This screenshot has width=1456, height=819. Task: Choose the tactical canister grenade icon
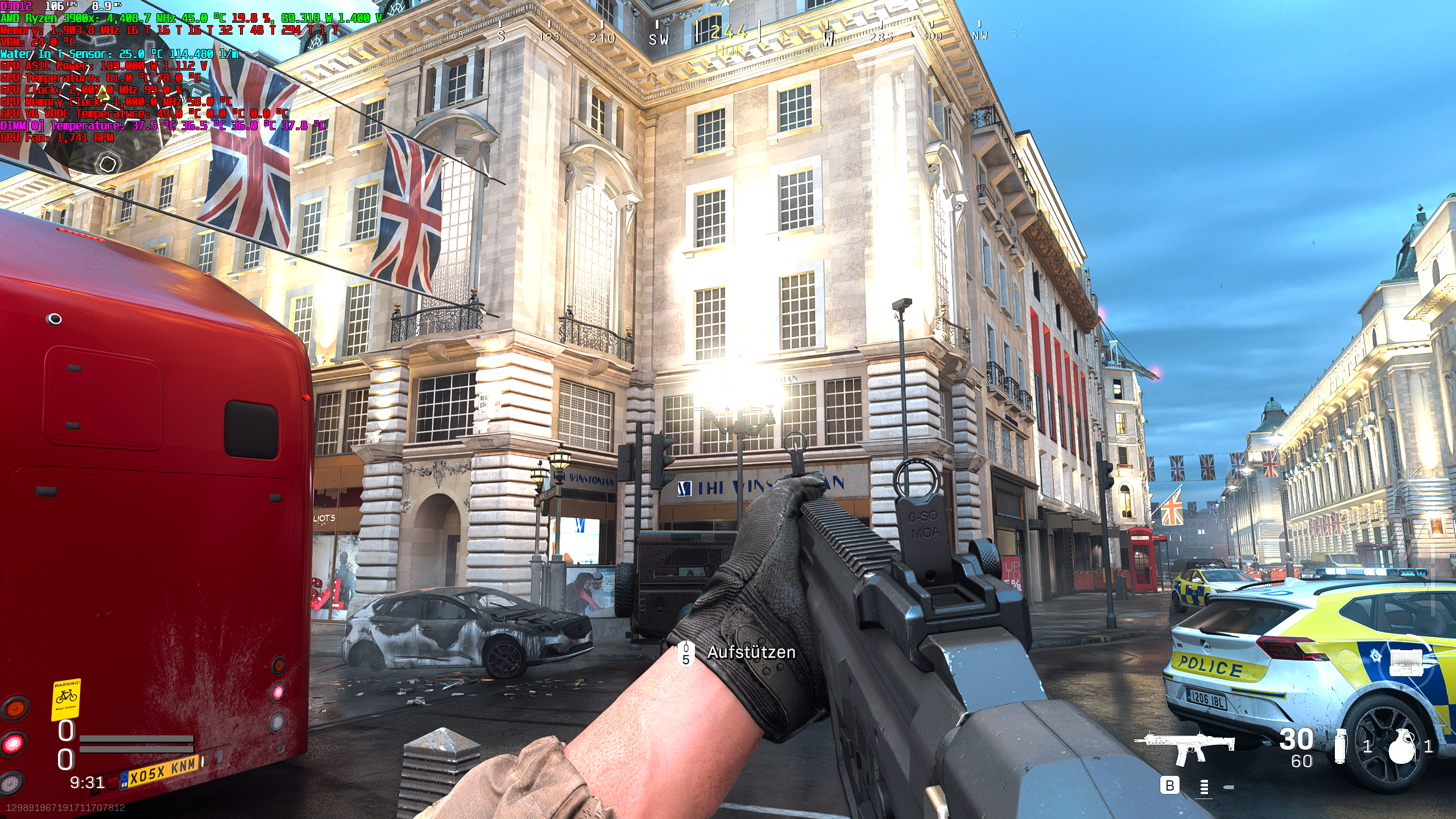[x=1341, y=746]
